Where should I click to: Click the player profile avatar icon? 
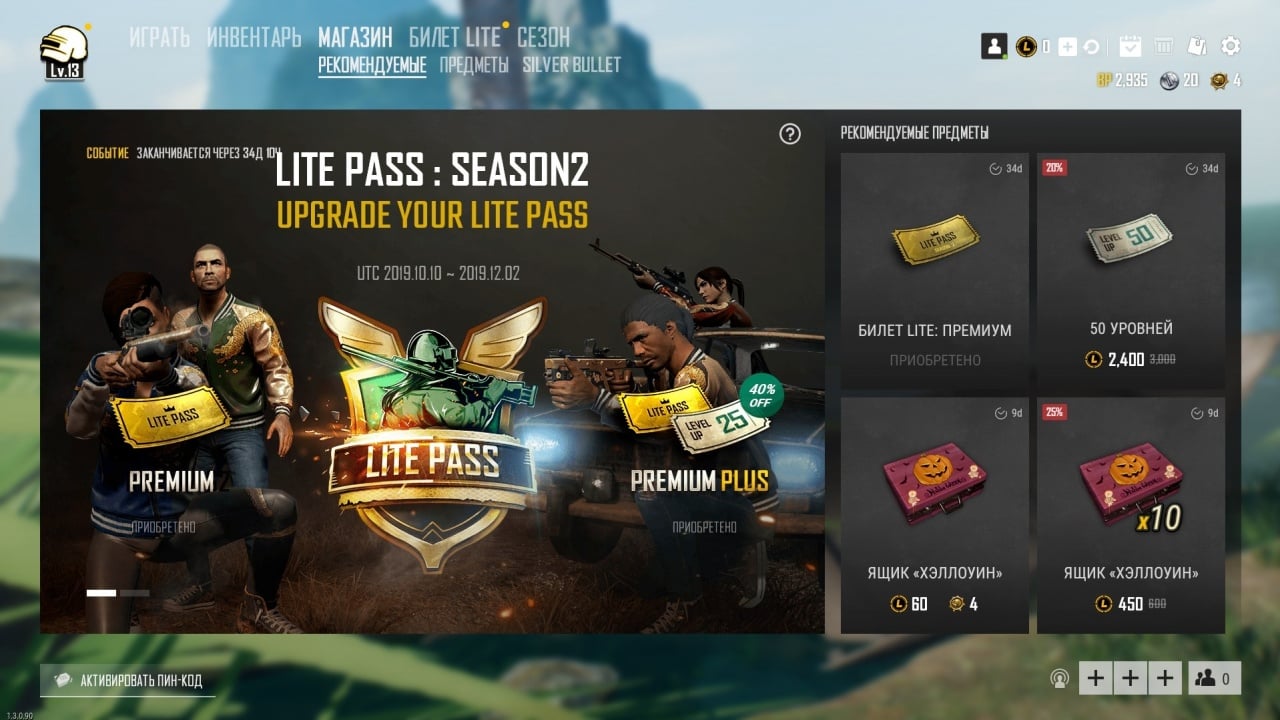[993, 46]
